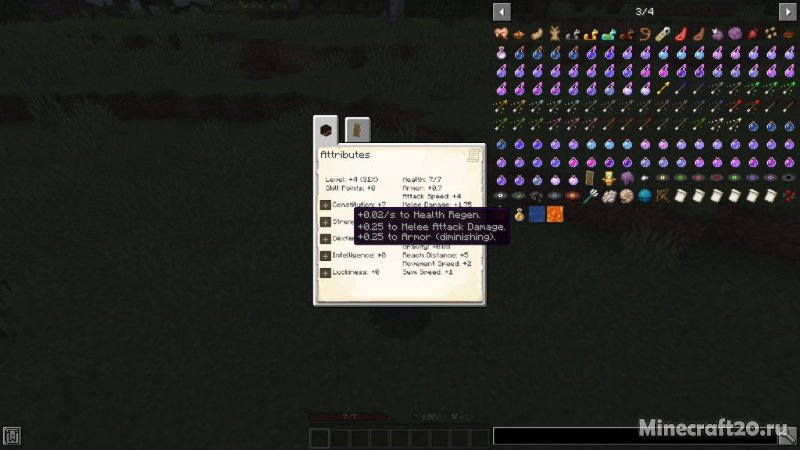Add a point to Intelligence

pos(325,255)
